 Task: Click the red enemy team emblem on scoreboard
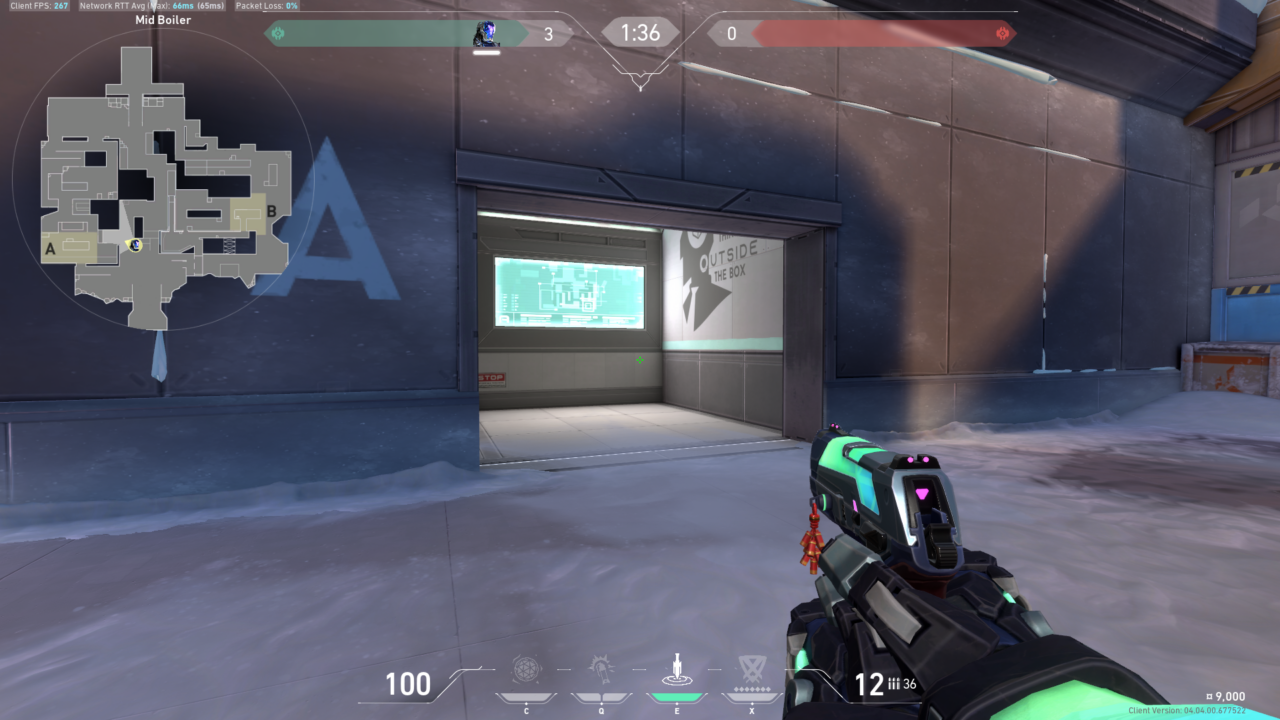pos(1004,32)
